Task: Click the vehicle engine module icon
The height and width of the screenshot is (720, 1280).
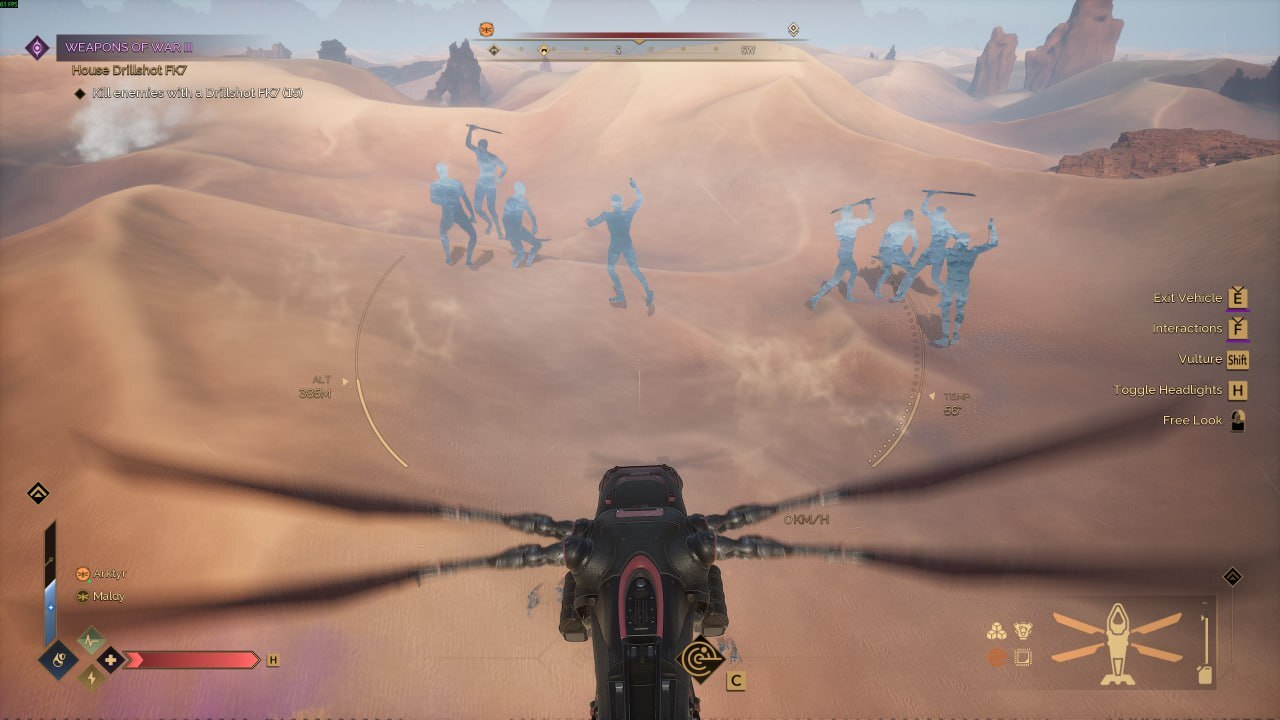Action: 1022,631
